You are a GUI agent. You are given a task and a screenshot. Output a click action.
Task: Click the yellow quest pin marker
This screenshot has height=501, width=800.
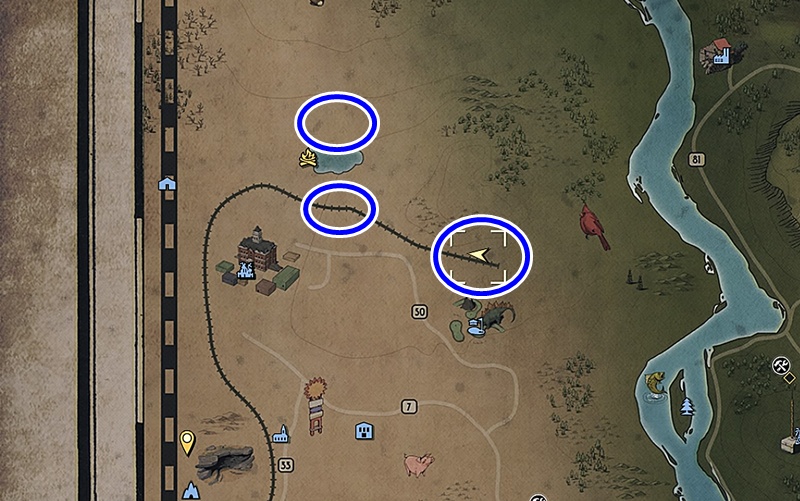point(187,440)
